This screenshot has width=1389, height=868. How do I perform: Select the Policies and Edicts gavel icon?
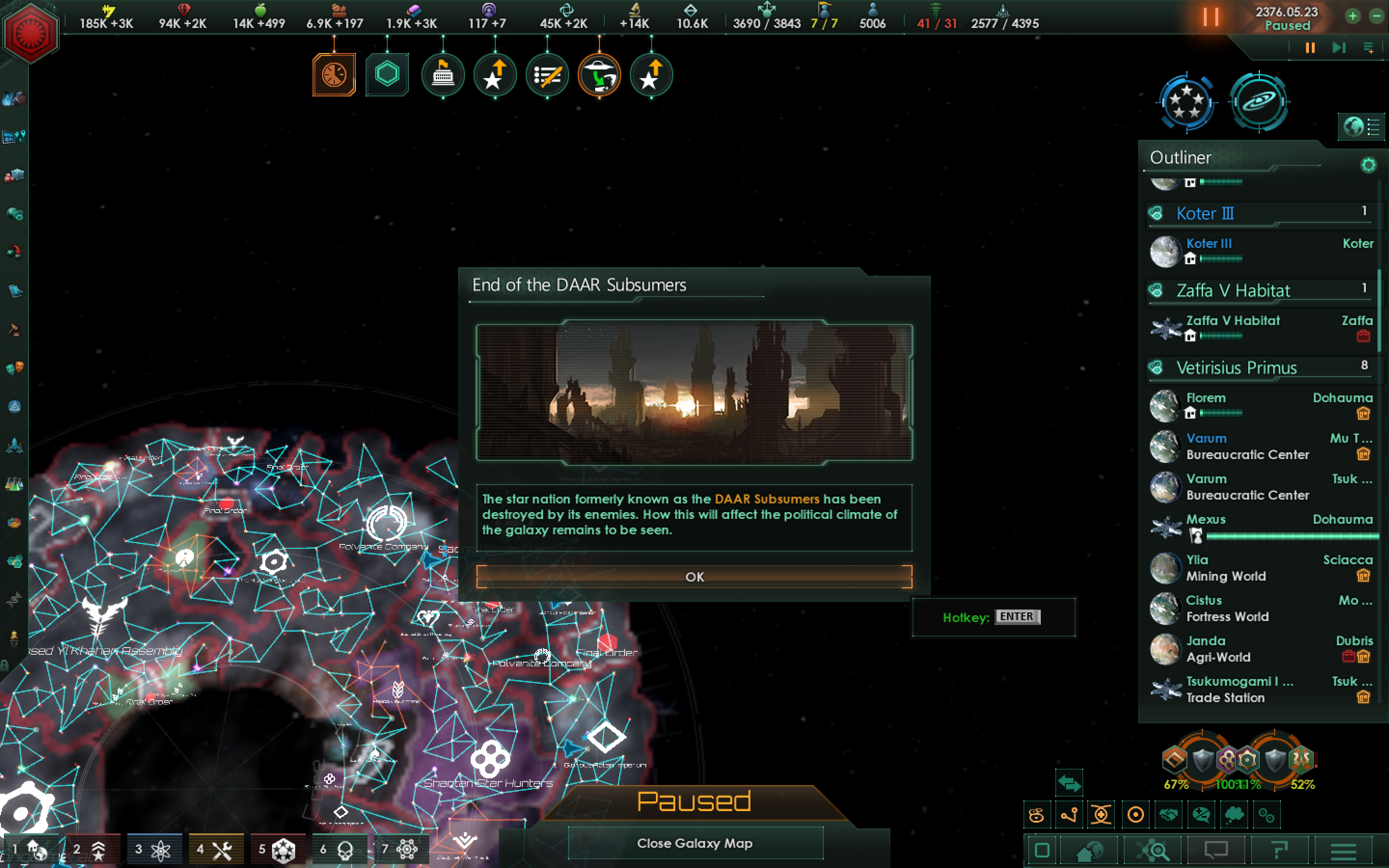pos(14,328)
